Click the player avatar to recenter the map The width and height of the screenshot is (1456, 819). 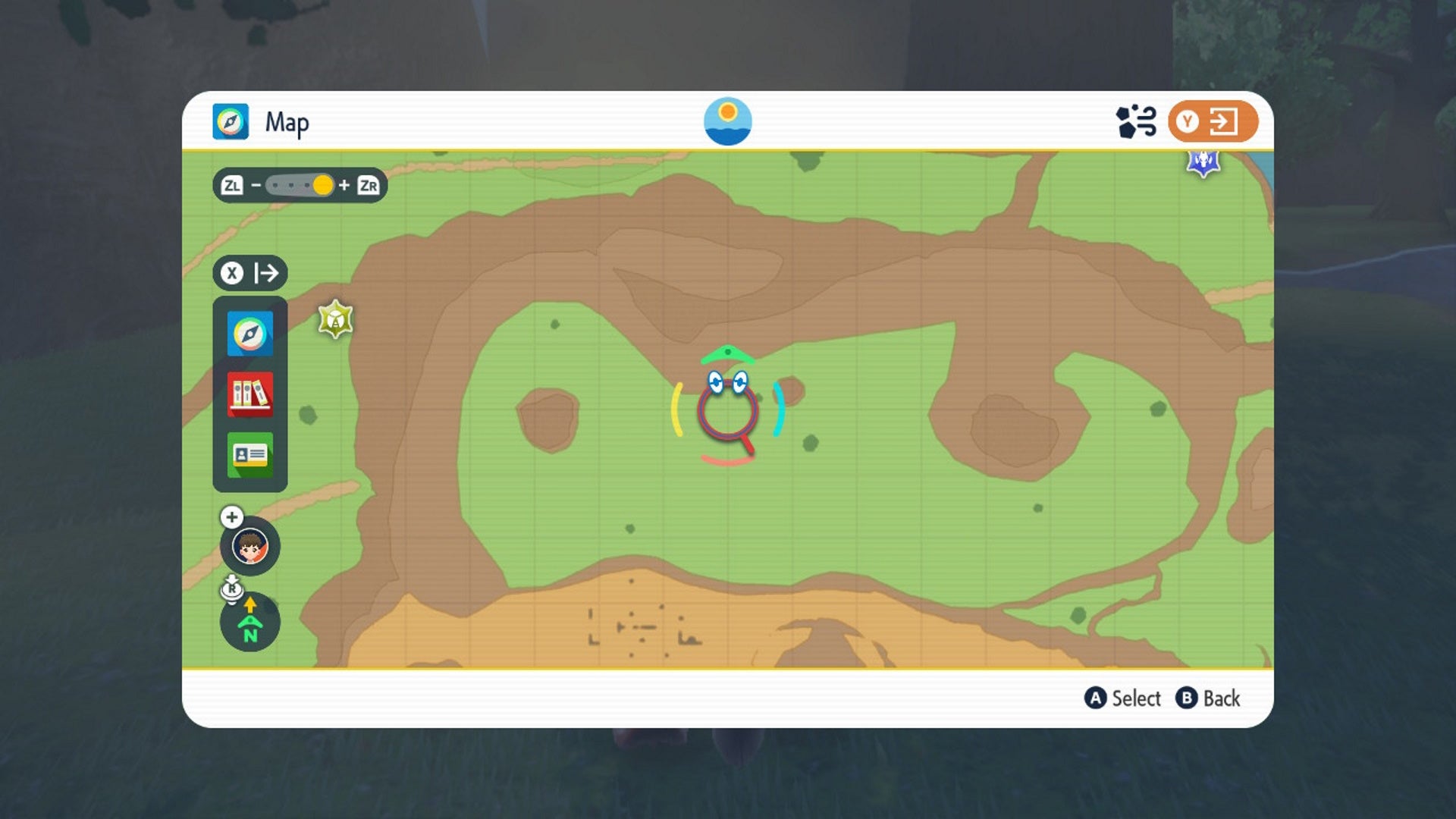click(250, 546)
